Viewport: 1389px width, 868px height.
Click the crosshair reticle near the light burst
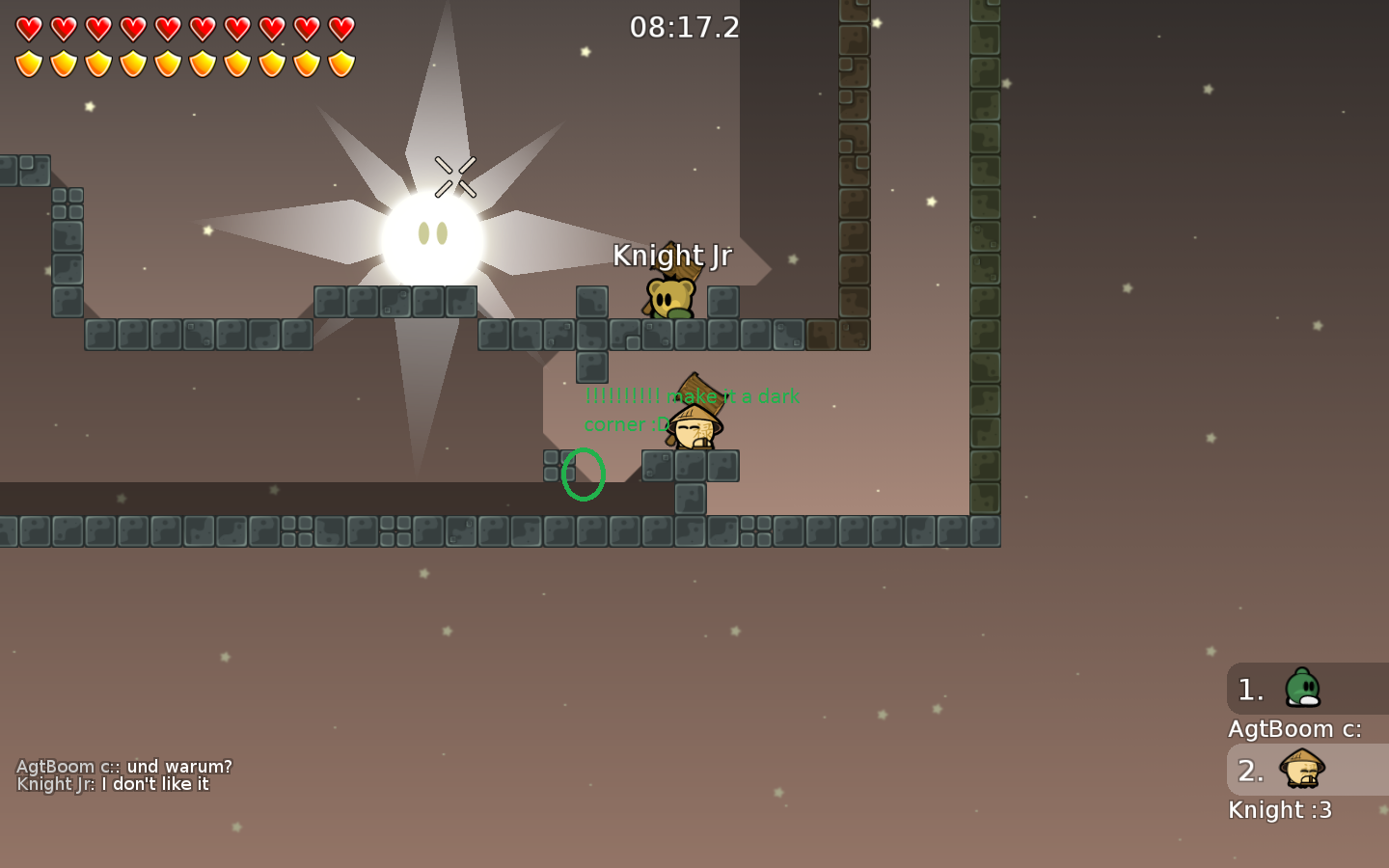coord(455,176)
